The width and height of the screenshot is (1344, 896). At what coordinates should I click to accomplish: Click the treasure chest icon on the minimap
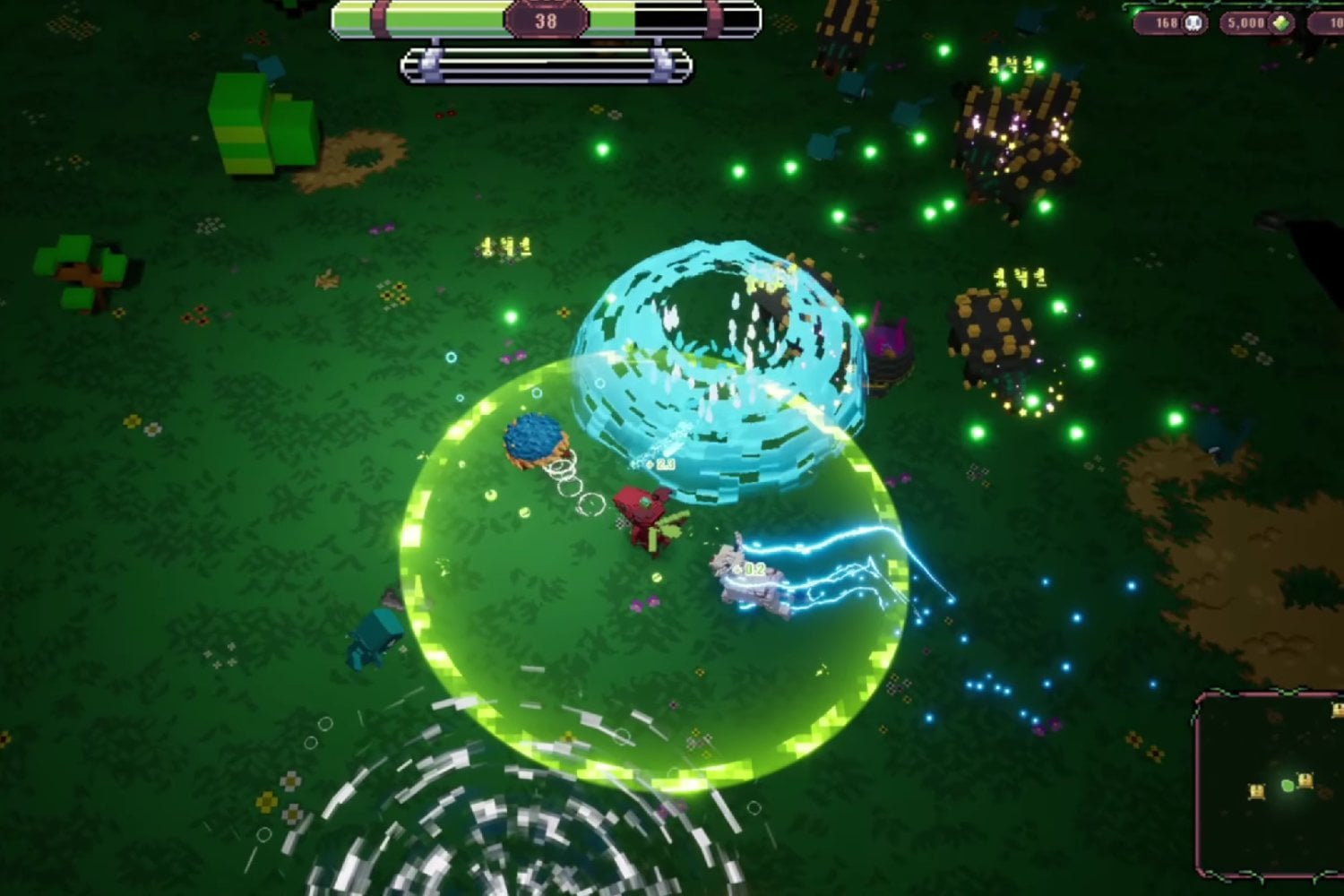[1257, 791]
